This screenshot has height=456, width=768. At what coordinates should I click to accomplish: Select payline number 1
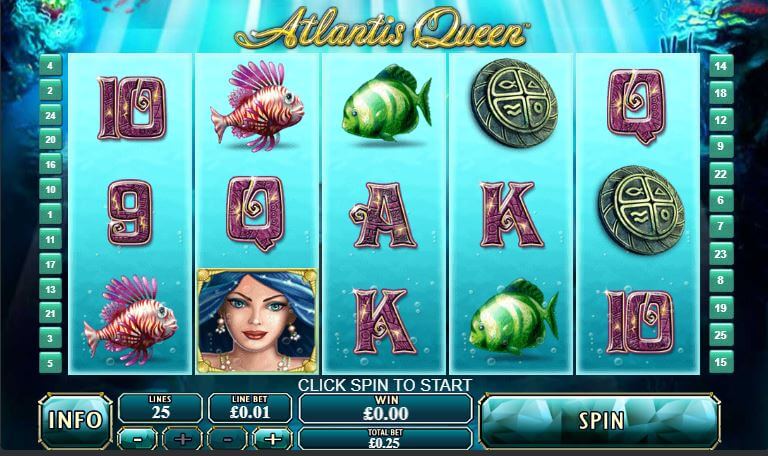coord(50,214)
